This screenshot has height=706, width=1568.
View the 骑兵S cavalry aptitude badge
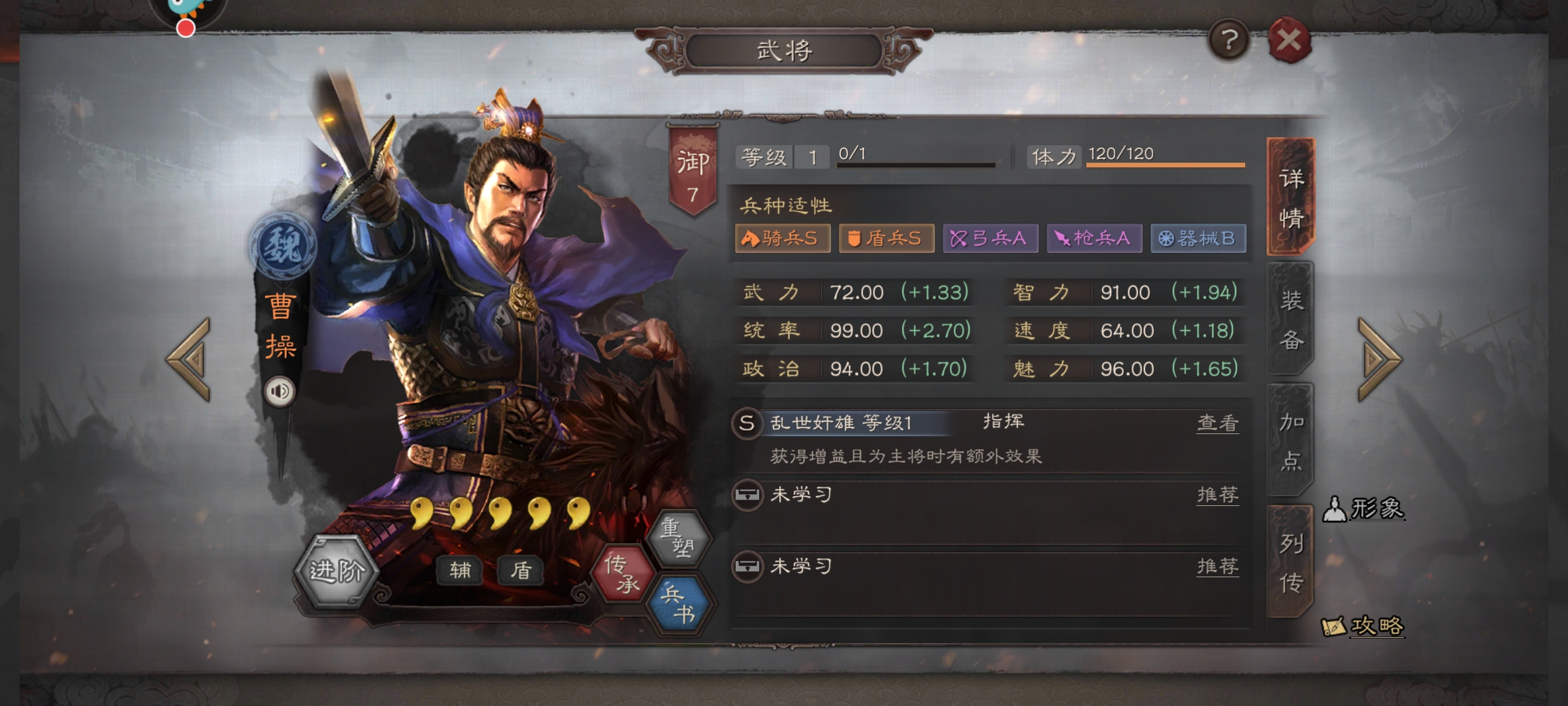click(781, 239)
